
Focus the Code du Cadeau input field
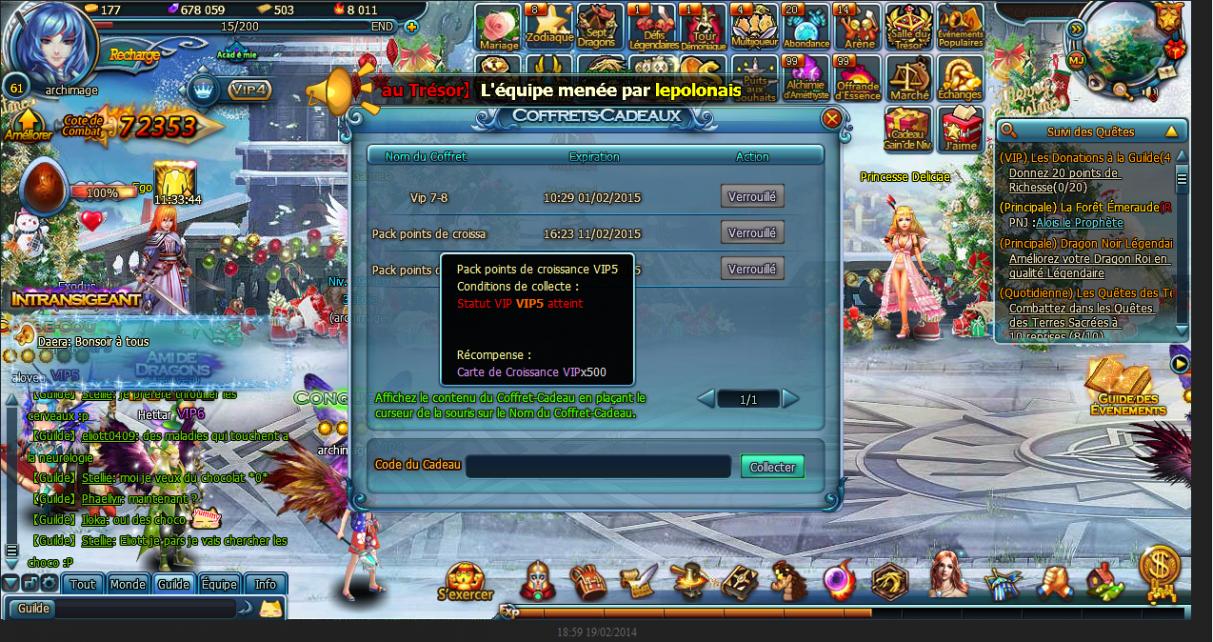point(598,467)
